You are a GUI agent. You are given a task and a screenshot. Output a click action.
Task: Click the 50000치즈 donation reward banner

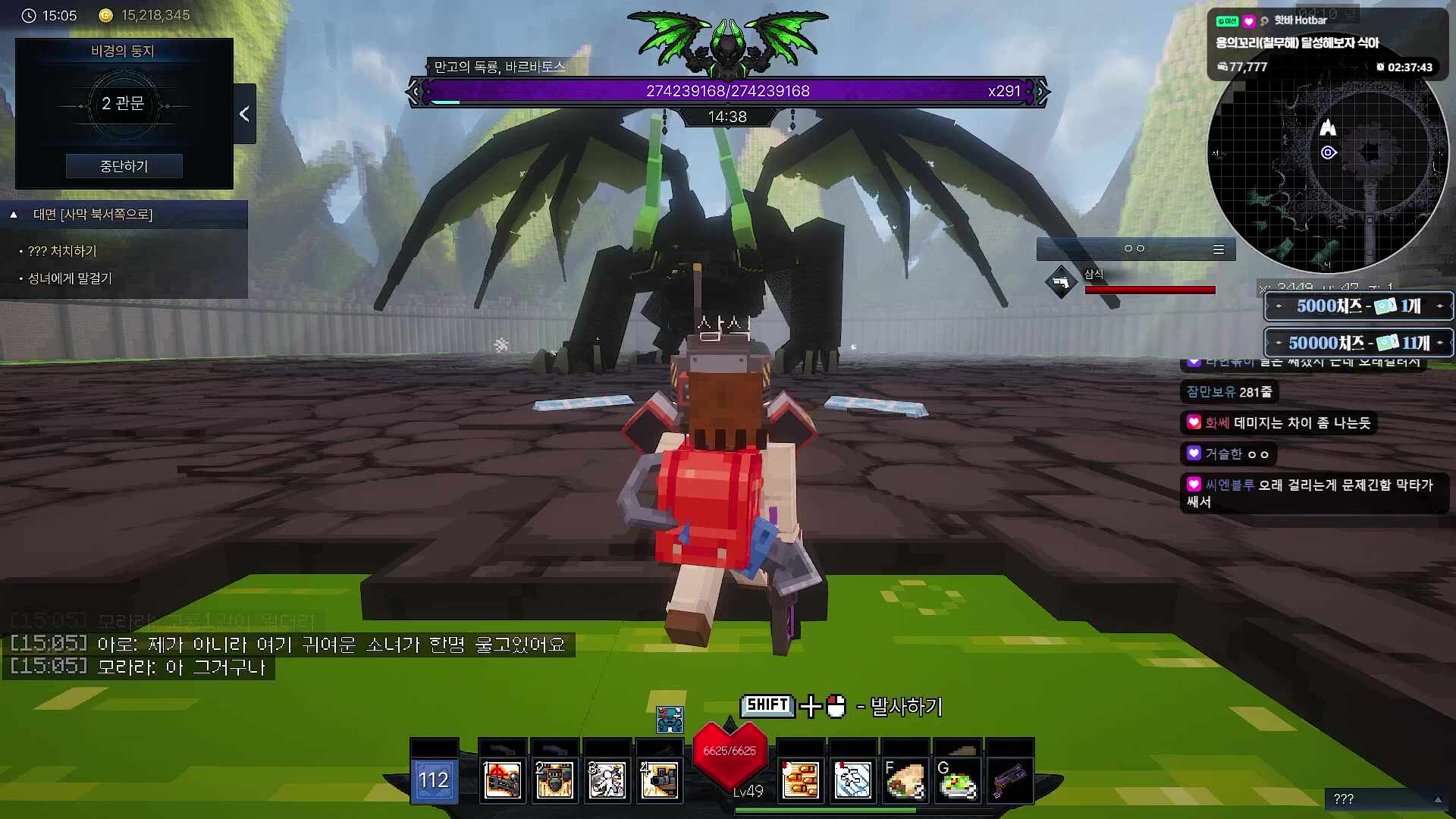pos(1358,343)
